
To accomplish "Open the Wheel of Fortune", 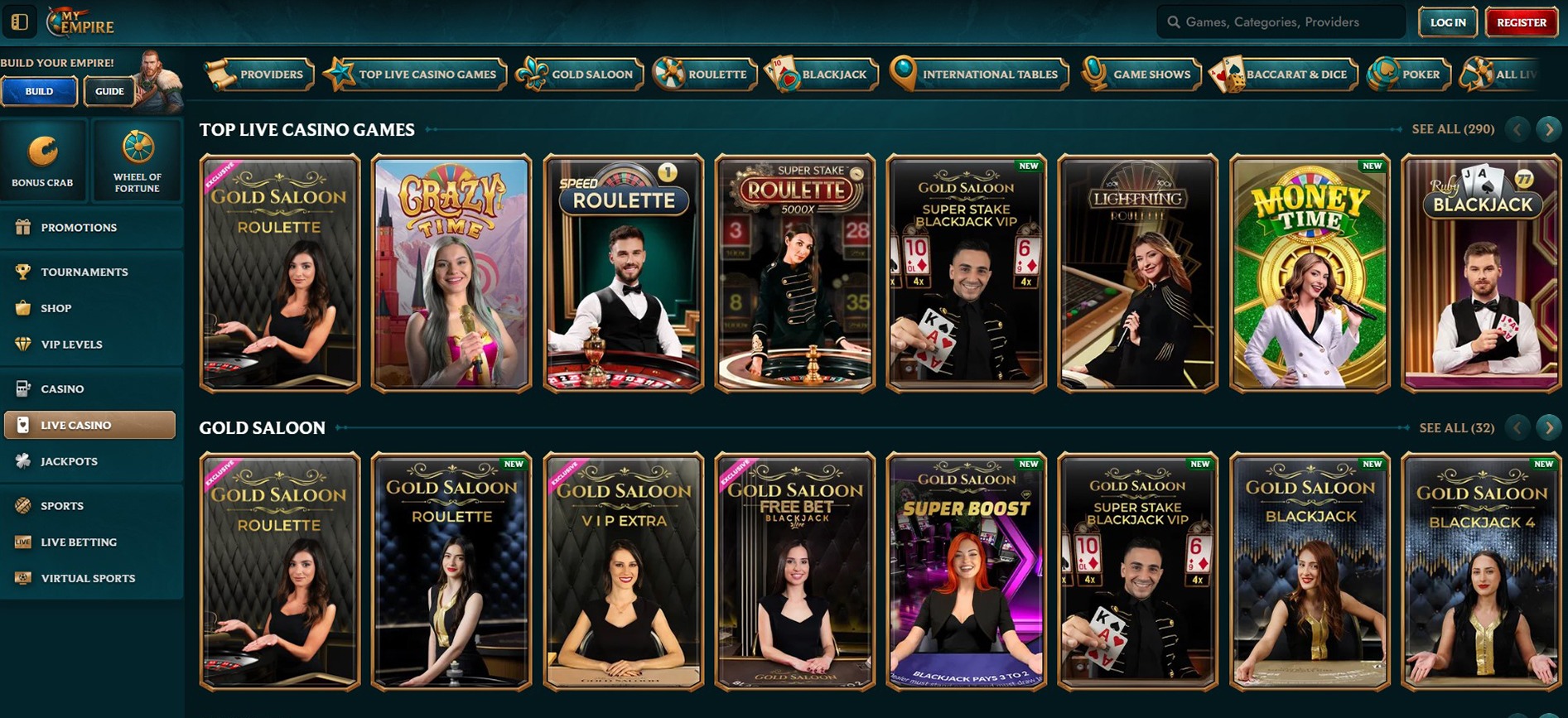I will (x=138, y=161).
